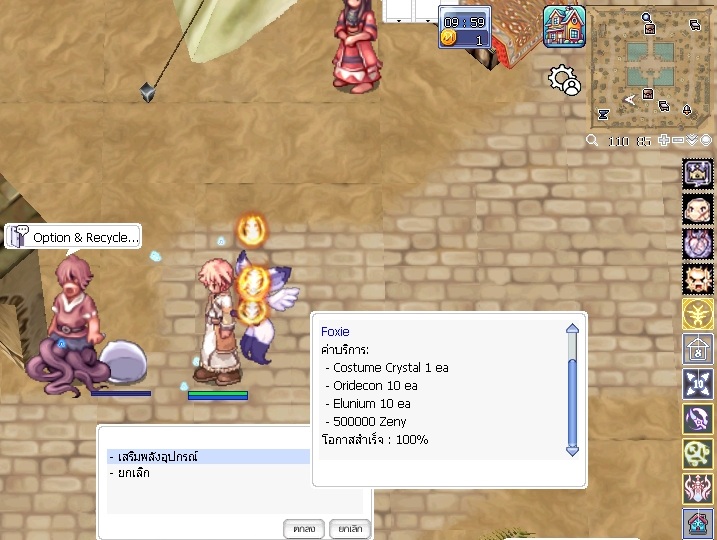This screenshot has height=540, width=717.
Task: Zoom in the minimap with the plus button
Action: click(664, 141)
